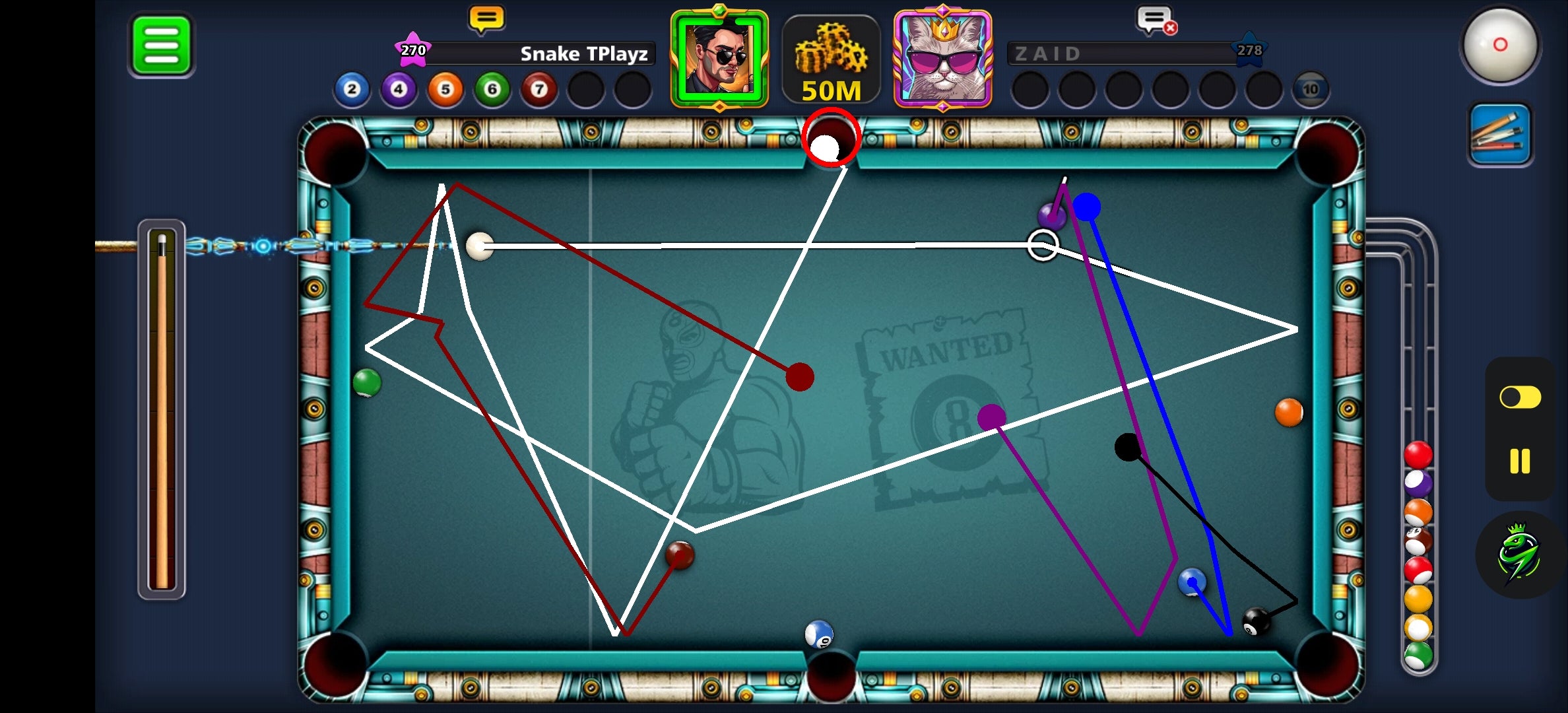Tap the 50M coin pot
The height and width of the screenshot is (713, 1568).
831,61
